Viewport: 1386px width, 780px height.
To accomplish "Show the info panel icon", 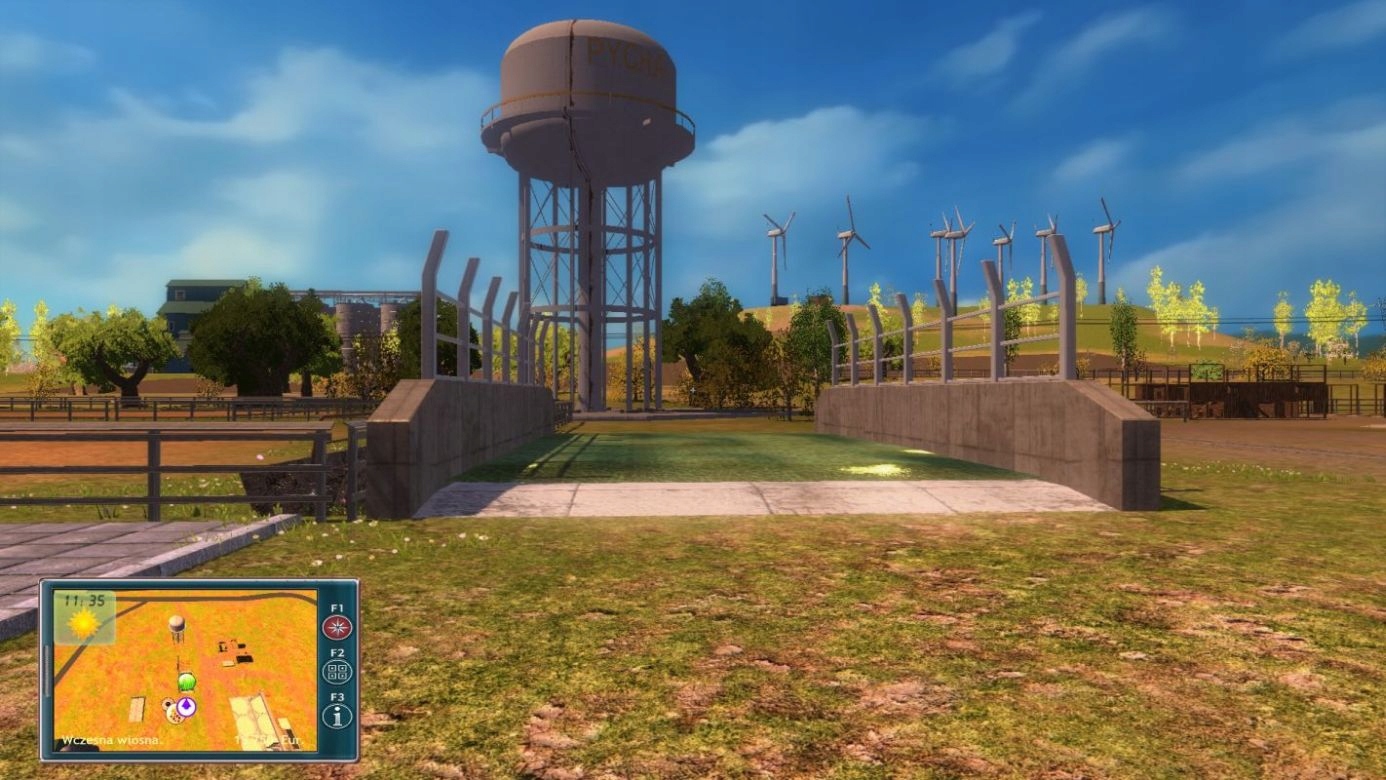I will (337, 716).
